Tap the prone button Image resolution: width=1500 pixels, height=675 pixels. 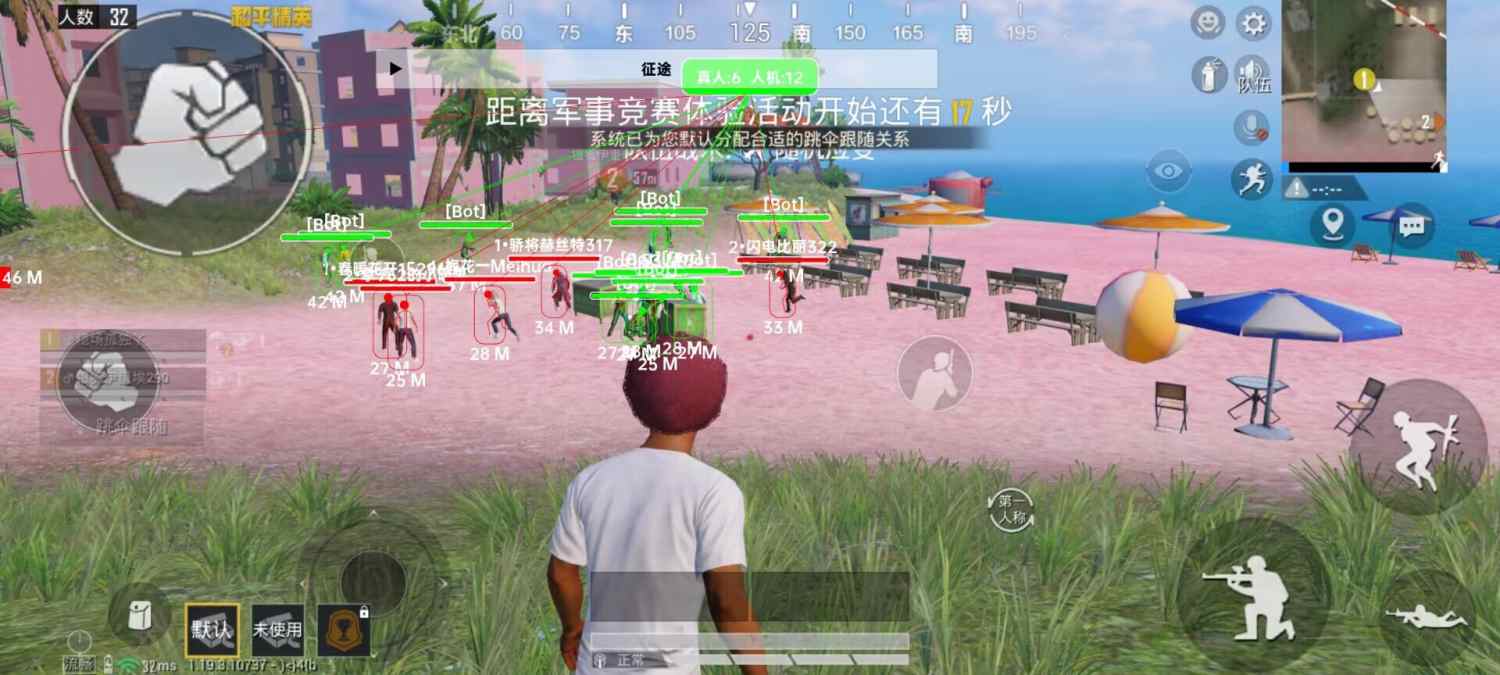(x=1426, y=617)
